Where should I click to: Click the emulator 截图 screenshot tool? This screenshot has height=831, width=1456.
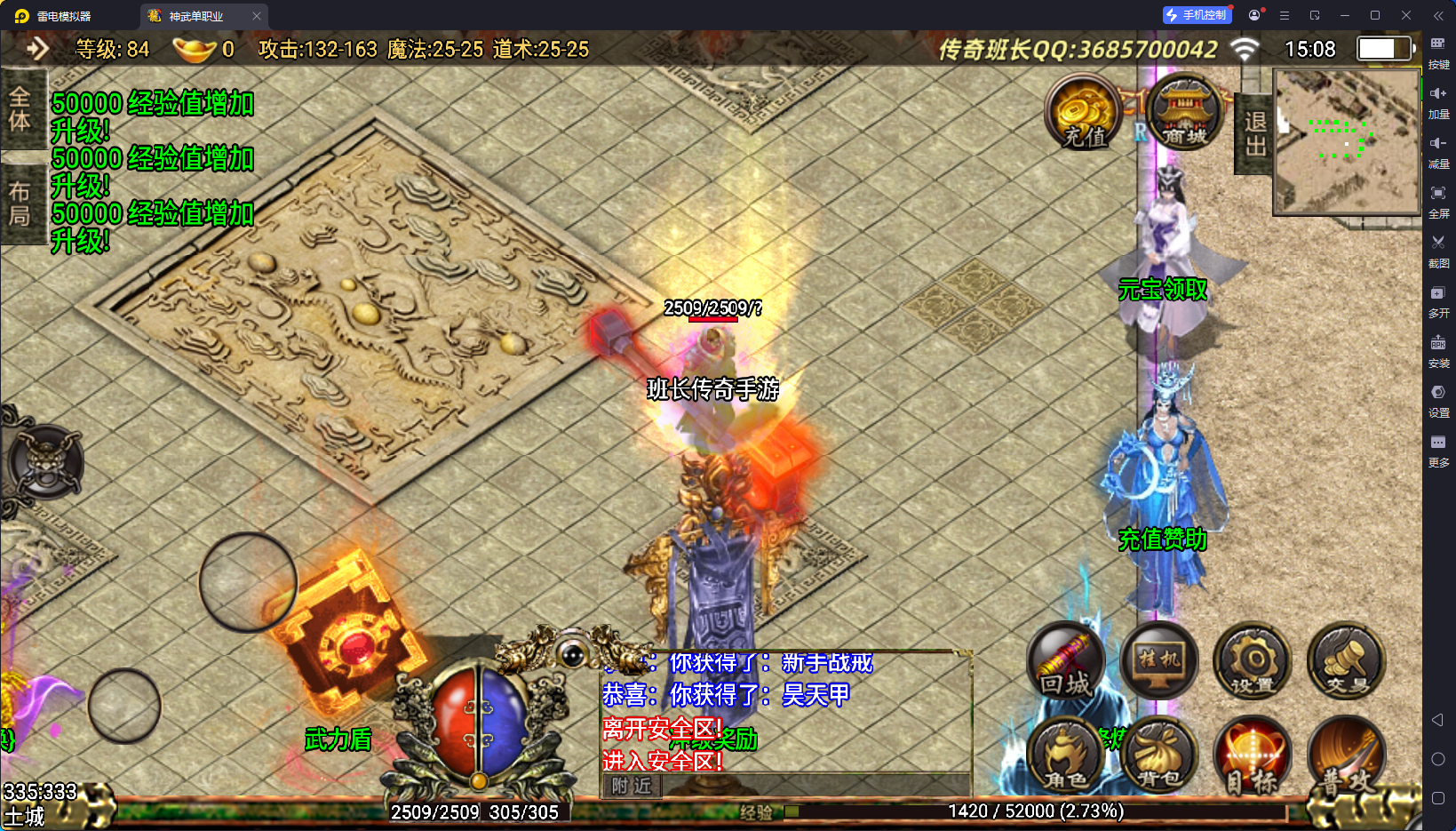(x=1438, y=249)
